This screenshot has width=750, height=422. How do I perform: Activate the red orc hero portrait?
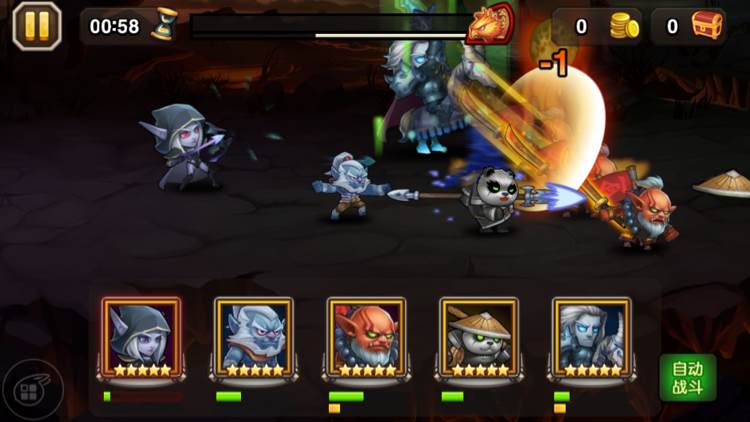[x=366, y=336]
